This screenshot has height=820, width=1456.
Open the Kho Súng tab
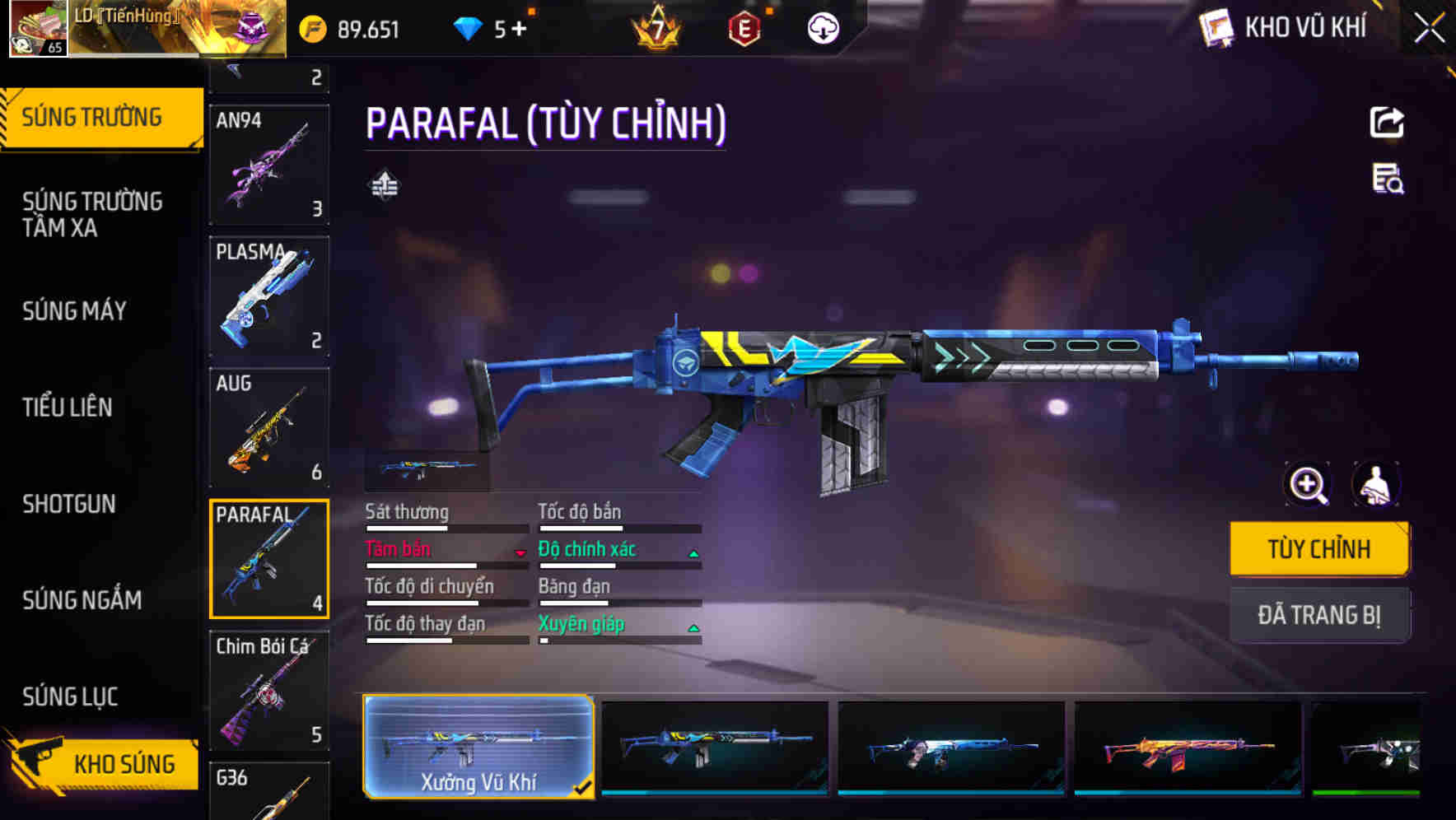103,764
